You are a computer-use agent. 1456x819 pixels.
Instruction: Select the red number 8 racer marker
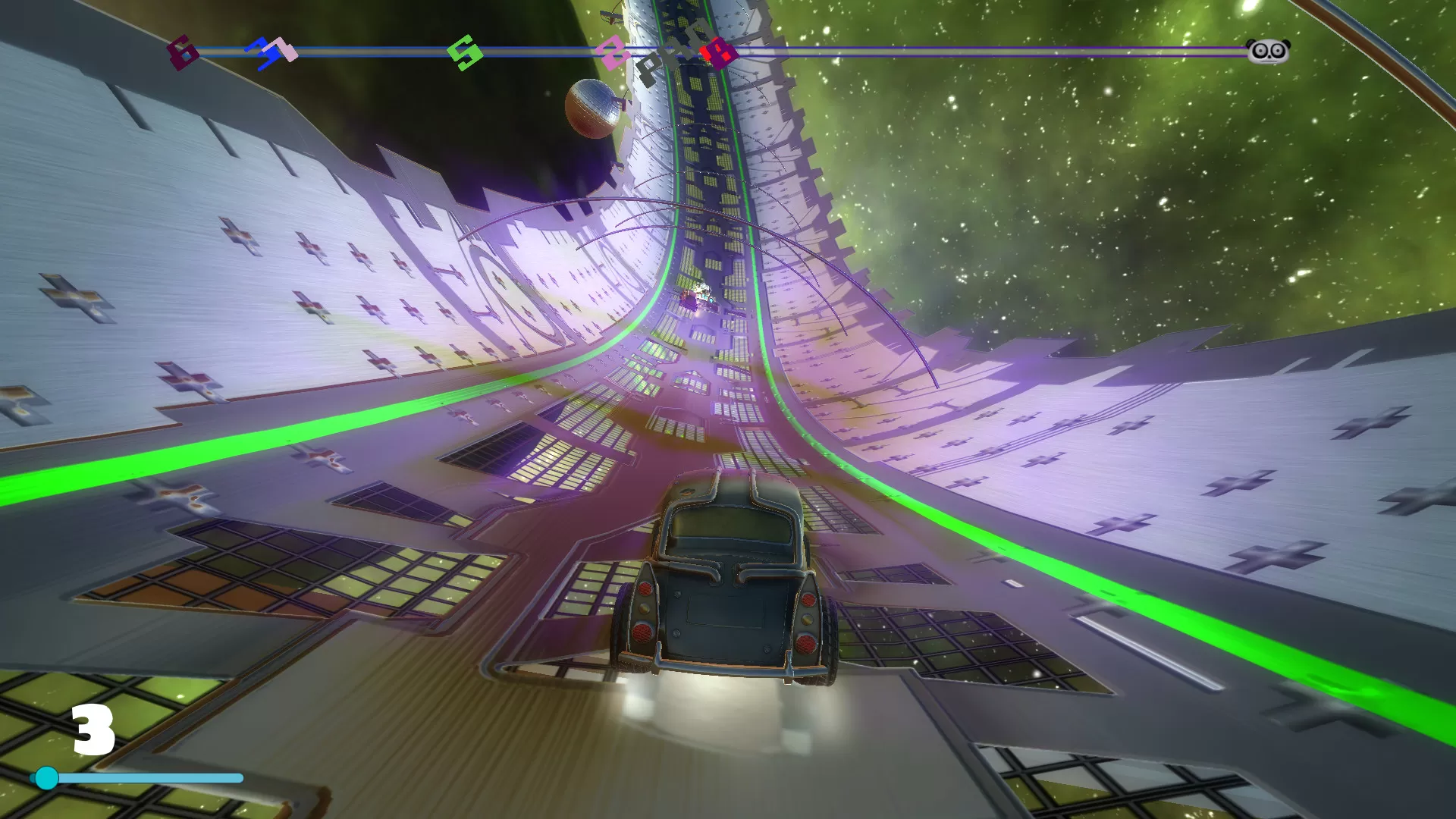(x=718, y=53)
